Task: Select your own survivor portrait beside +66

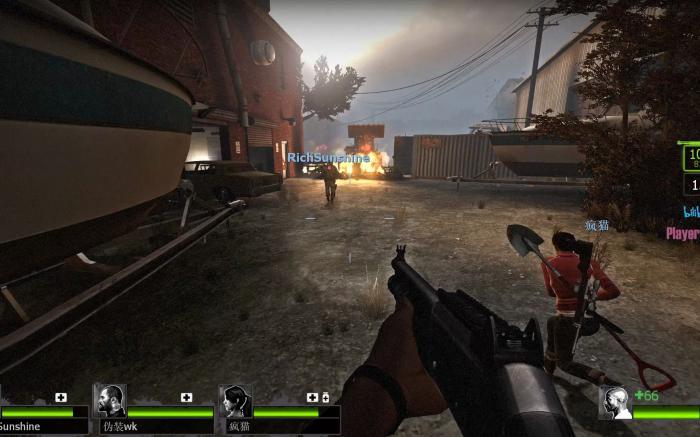Action: point(614,403)
